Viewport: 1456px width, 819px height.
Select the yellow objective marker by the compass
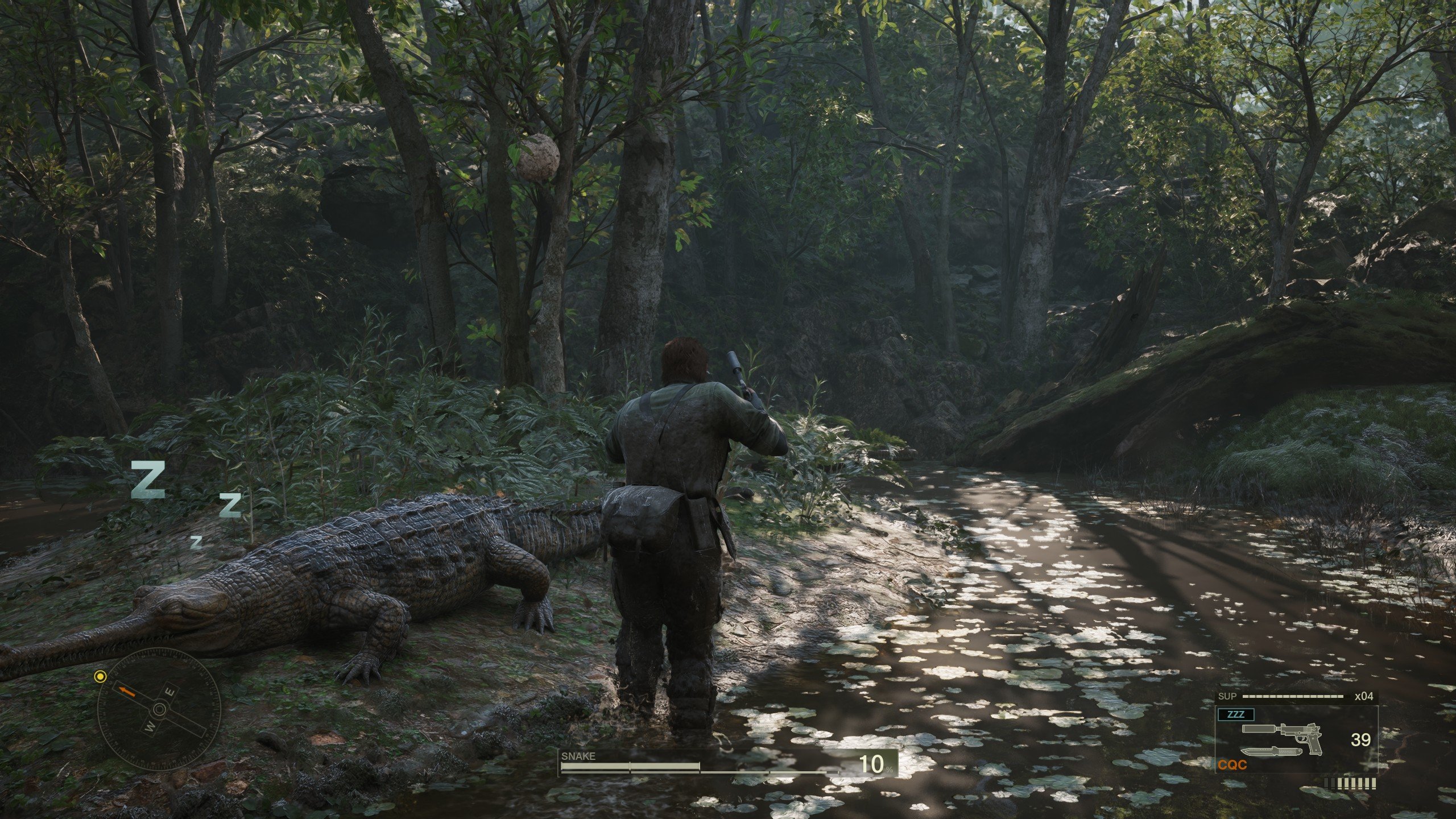coord(101,677)
